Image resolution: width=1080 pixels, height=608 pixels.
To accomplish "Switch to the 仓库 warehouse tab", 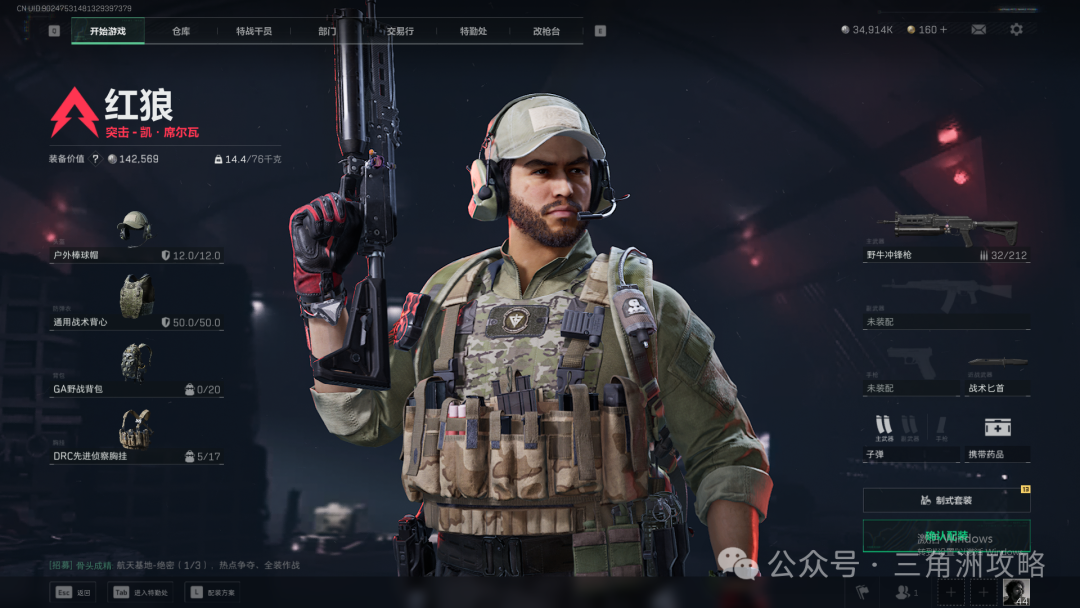I will click(180, 31).
